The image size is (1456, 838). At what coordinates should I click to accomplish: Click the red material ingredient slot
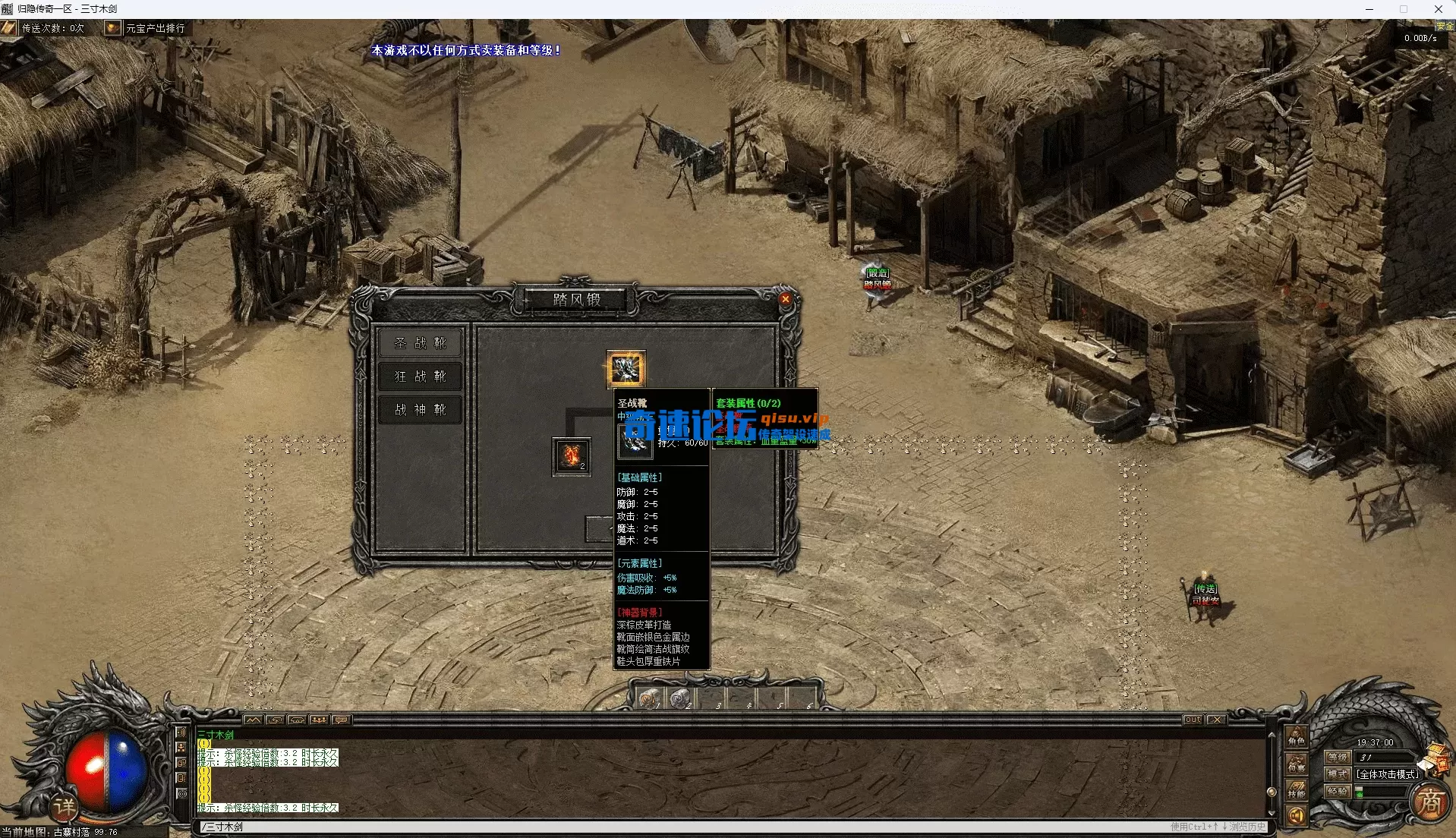pyautogui.click(x=571, y=456)
